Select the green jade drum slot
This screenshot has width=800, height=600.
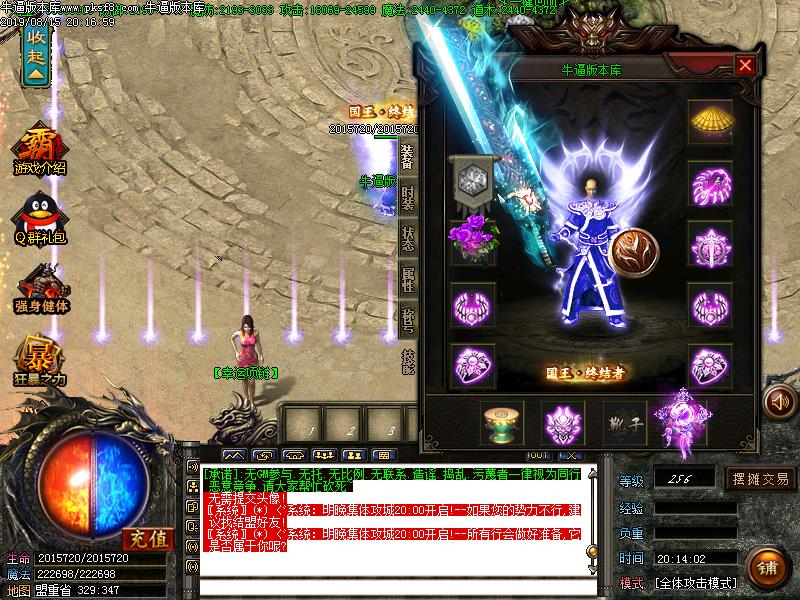(x=502, y=424)
